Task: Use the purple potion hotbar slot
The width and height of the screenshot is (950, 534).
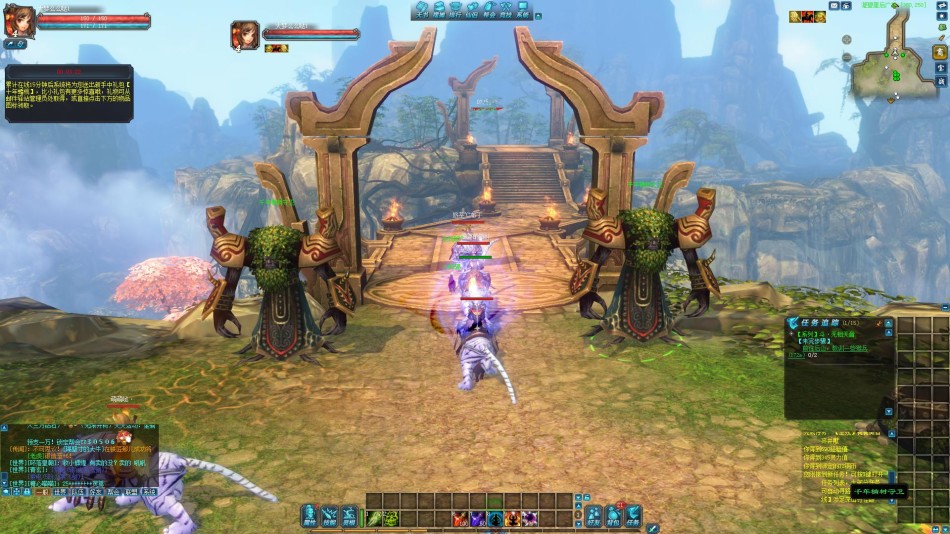Action: click(x=477, y=518)
